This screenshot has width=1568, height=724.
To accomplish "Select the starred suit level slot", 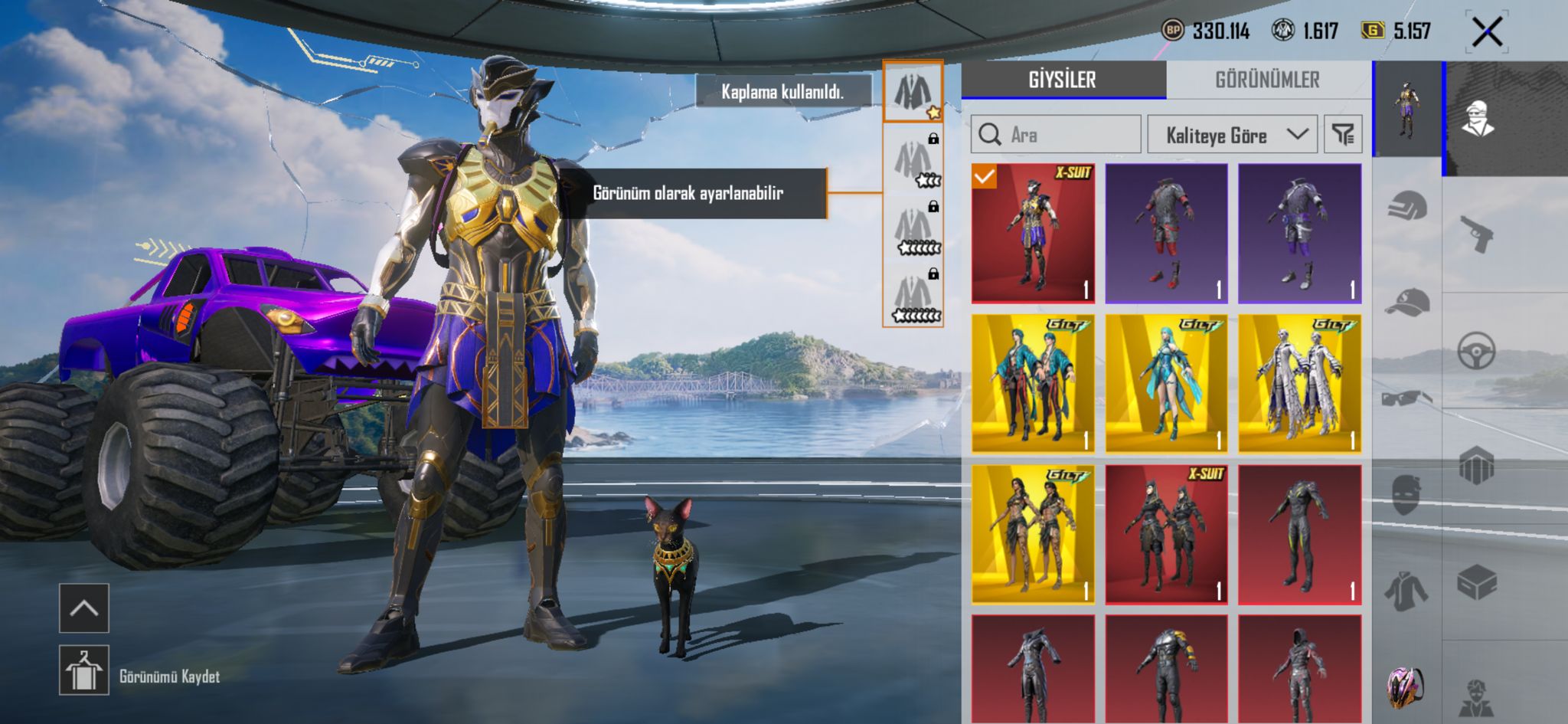I will (913, 92).
